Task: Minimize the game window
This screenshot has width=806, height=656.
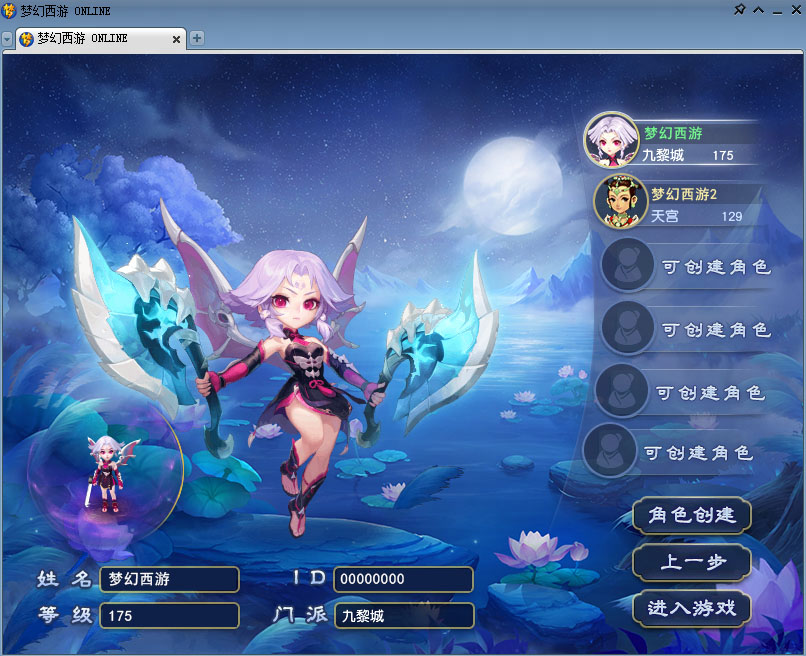Action: (776, 10)
